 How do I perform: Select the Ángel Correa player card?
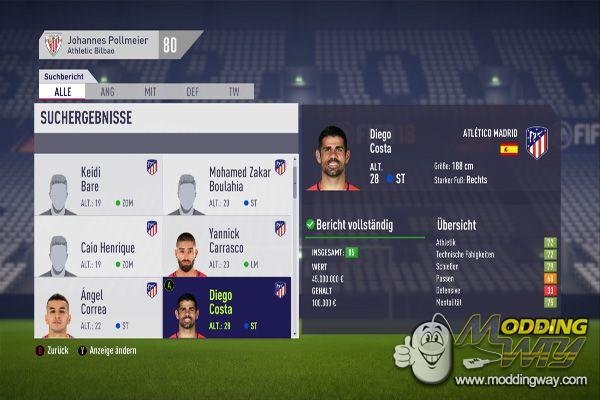pyautogui.click(x=98, y=308)
